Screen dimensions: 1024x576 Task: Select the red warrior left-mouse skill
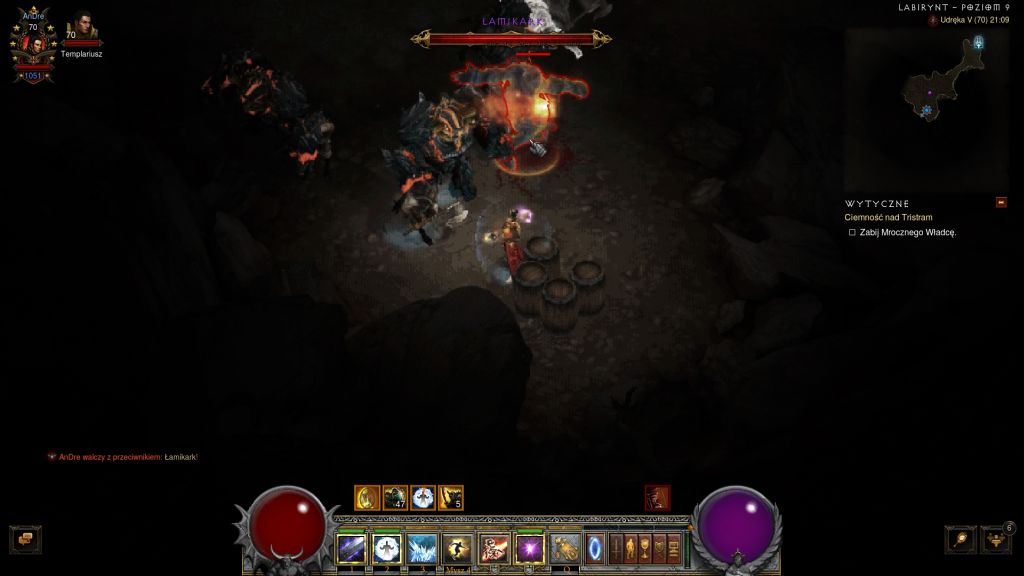pyautogui.click(x=493, y=548)
